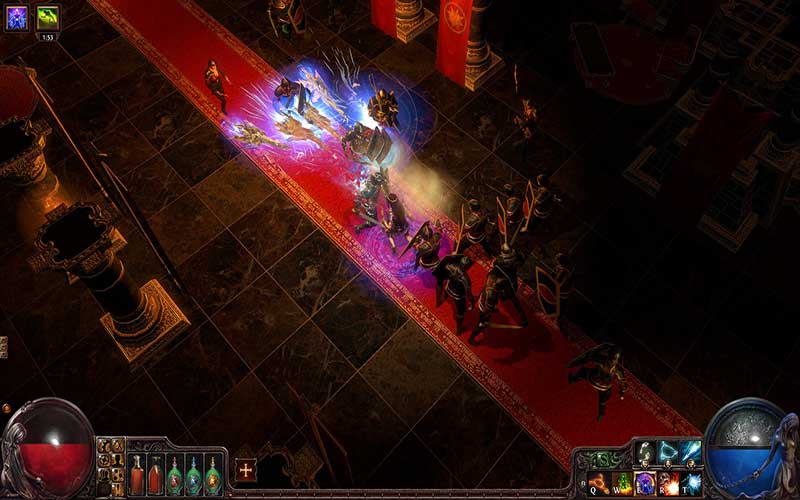Screen dimensions: 800x500
Task: Select the ice spear skill icon
Action: click(x=690, y=452)
